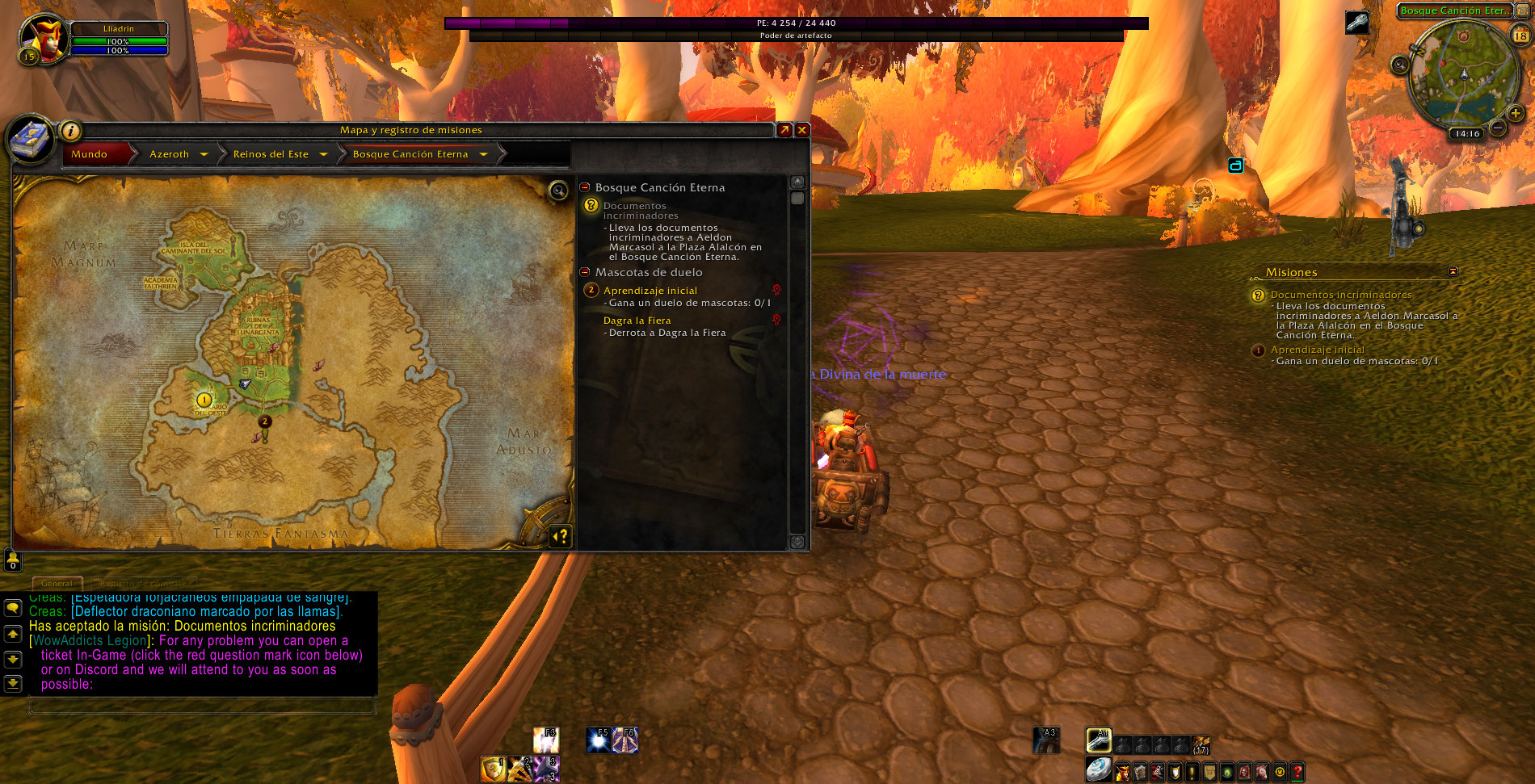The width and height of the screenshot is (1535, 784).
Task: Select the Mundo breadcrumb button
Action: tap(90, 154)
